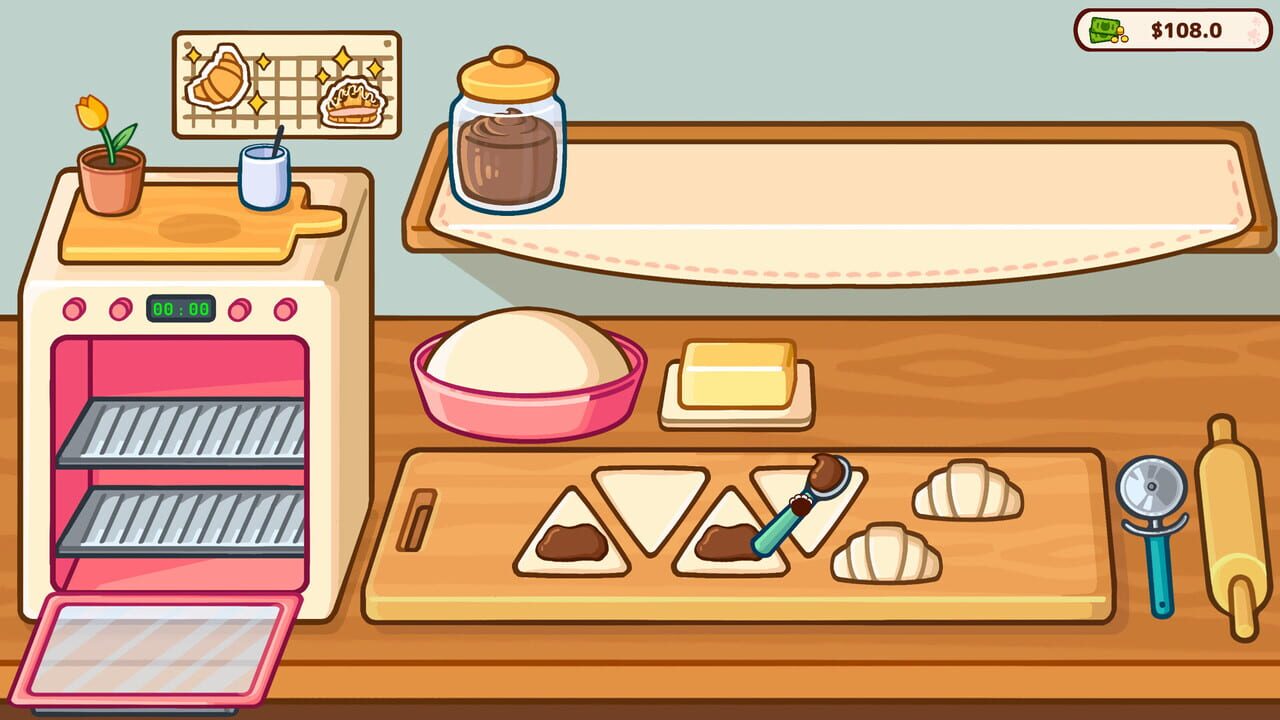
Task: Grab the block of butter
Action: 737,375
